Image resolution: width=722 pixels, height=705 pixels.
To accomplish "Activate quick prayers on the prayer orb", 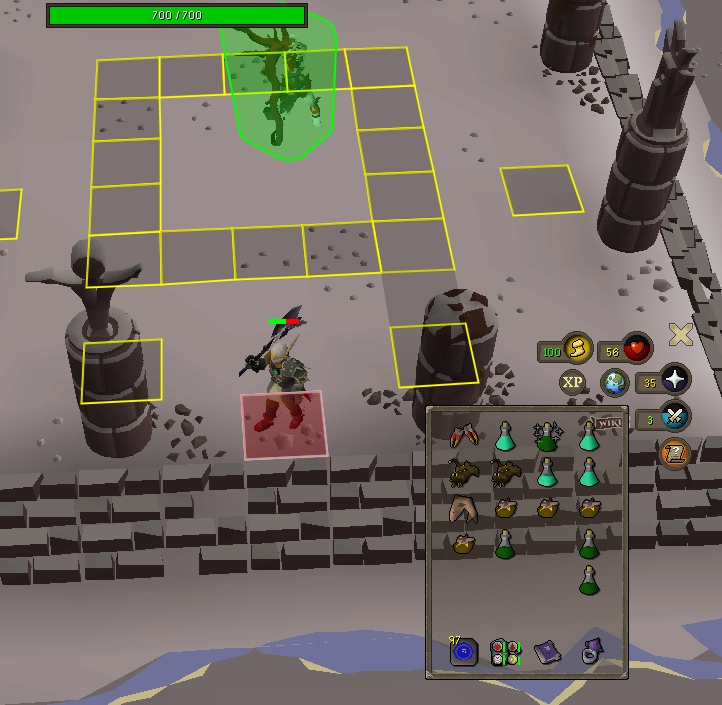I will tap(675, 381).
